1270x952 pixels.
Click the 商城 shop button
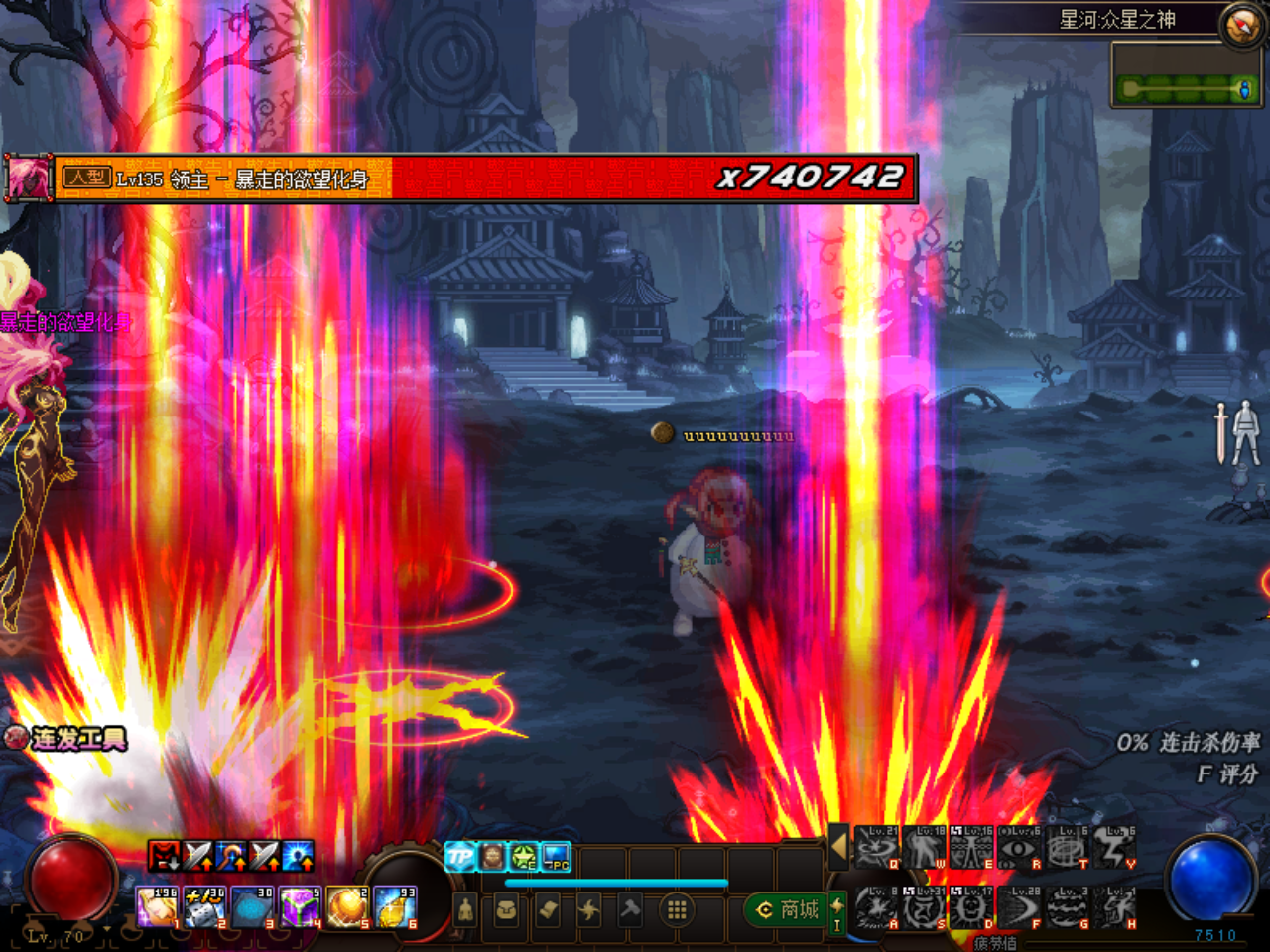[x=791, y=910]
